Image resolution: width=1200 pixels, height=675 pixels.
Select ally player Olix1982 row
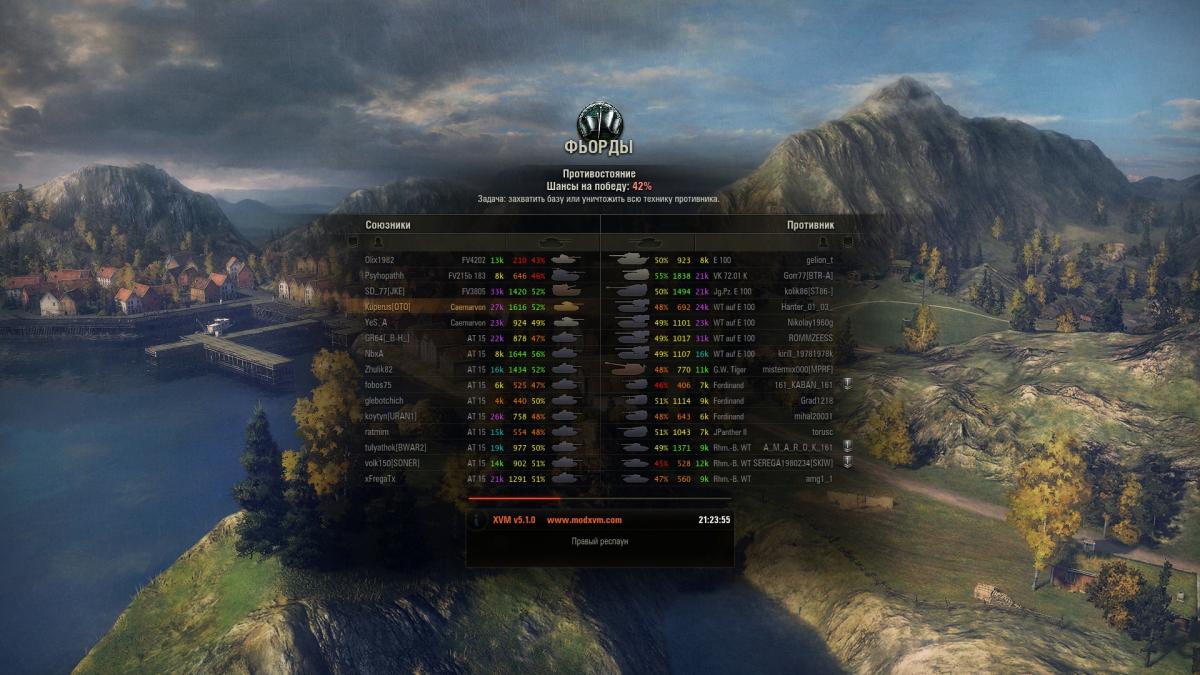click(380, 260)
